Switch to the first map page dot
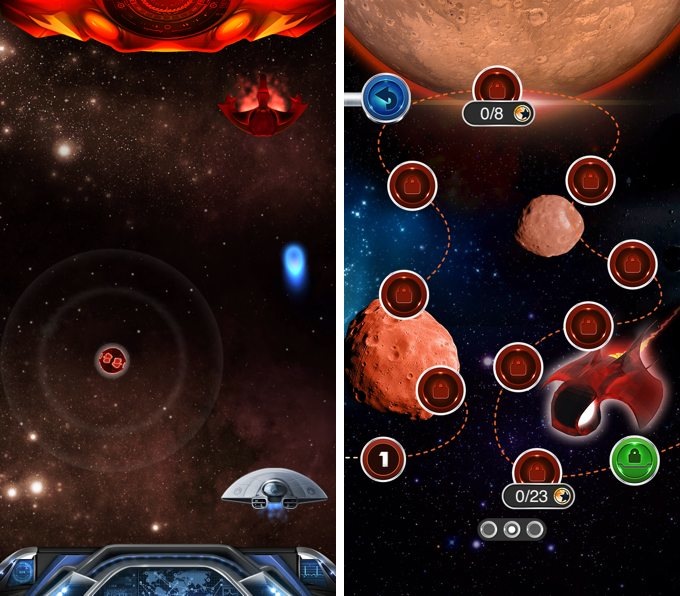The image size is (680, 596). [x=488, y=529]
